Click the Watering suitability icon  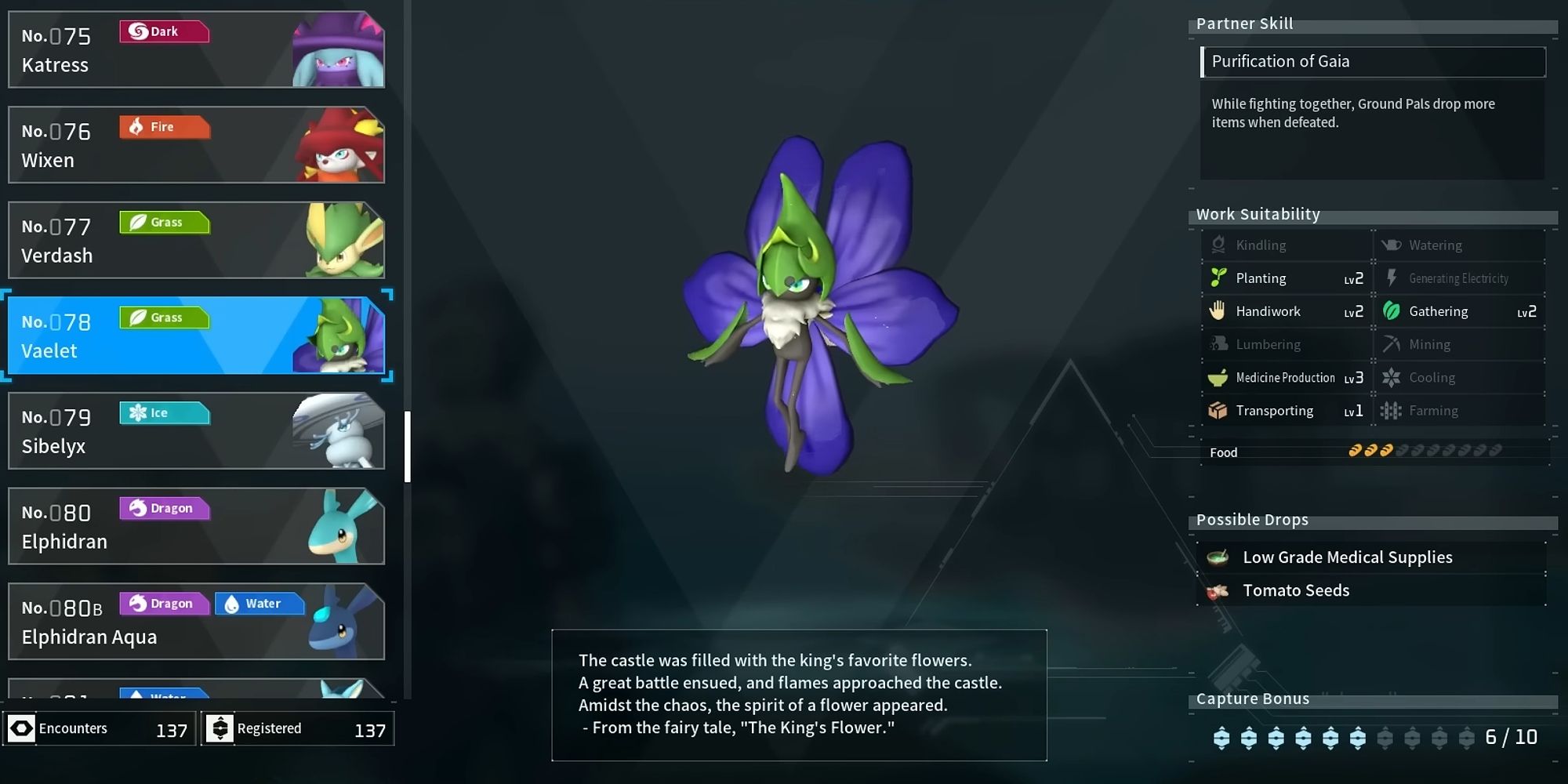[x=1393, y=245]
